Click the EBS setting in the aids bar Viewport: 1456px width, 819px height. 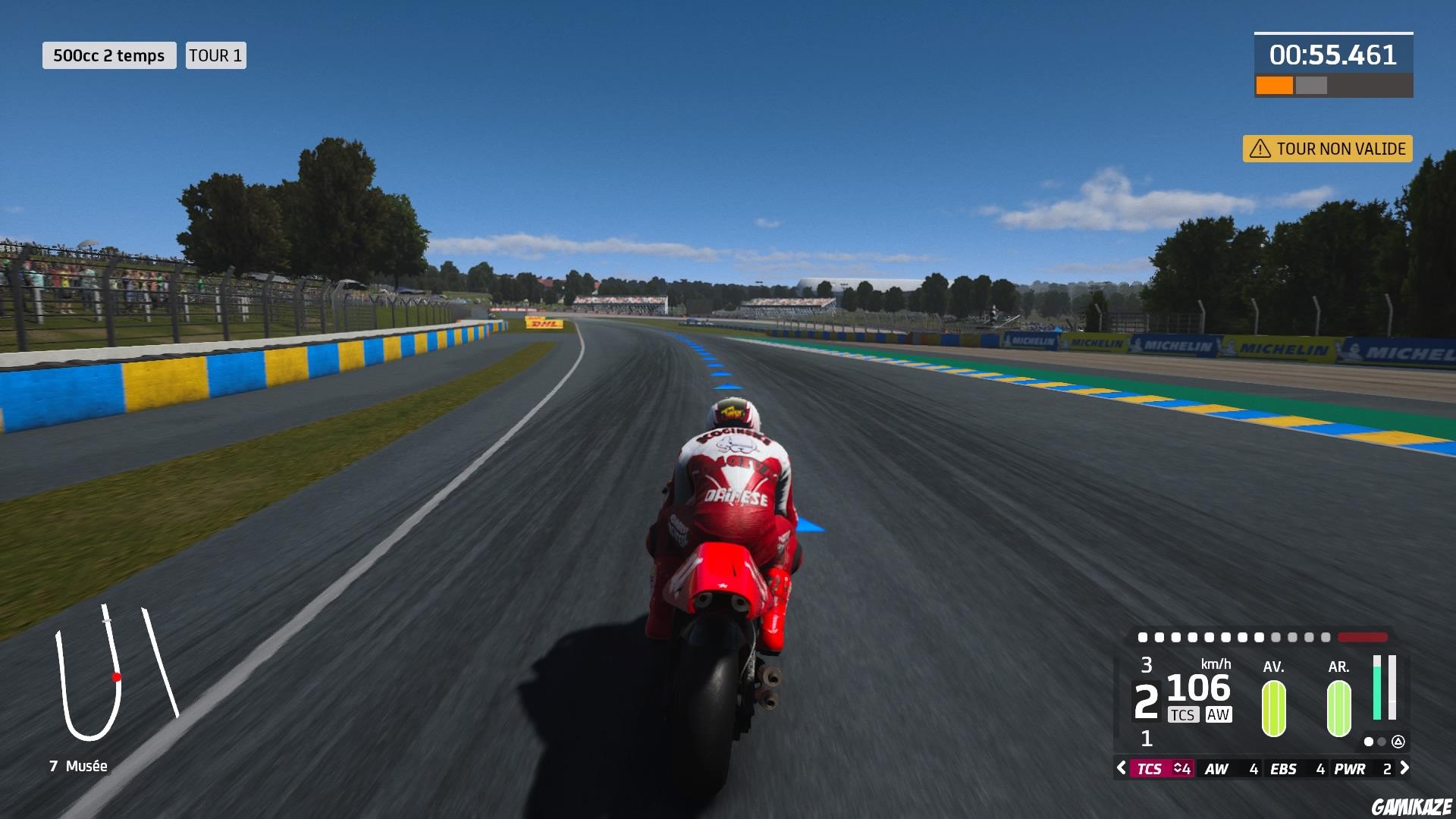tap(1283, 768)
